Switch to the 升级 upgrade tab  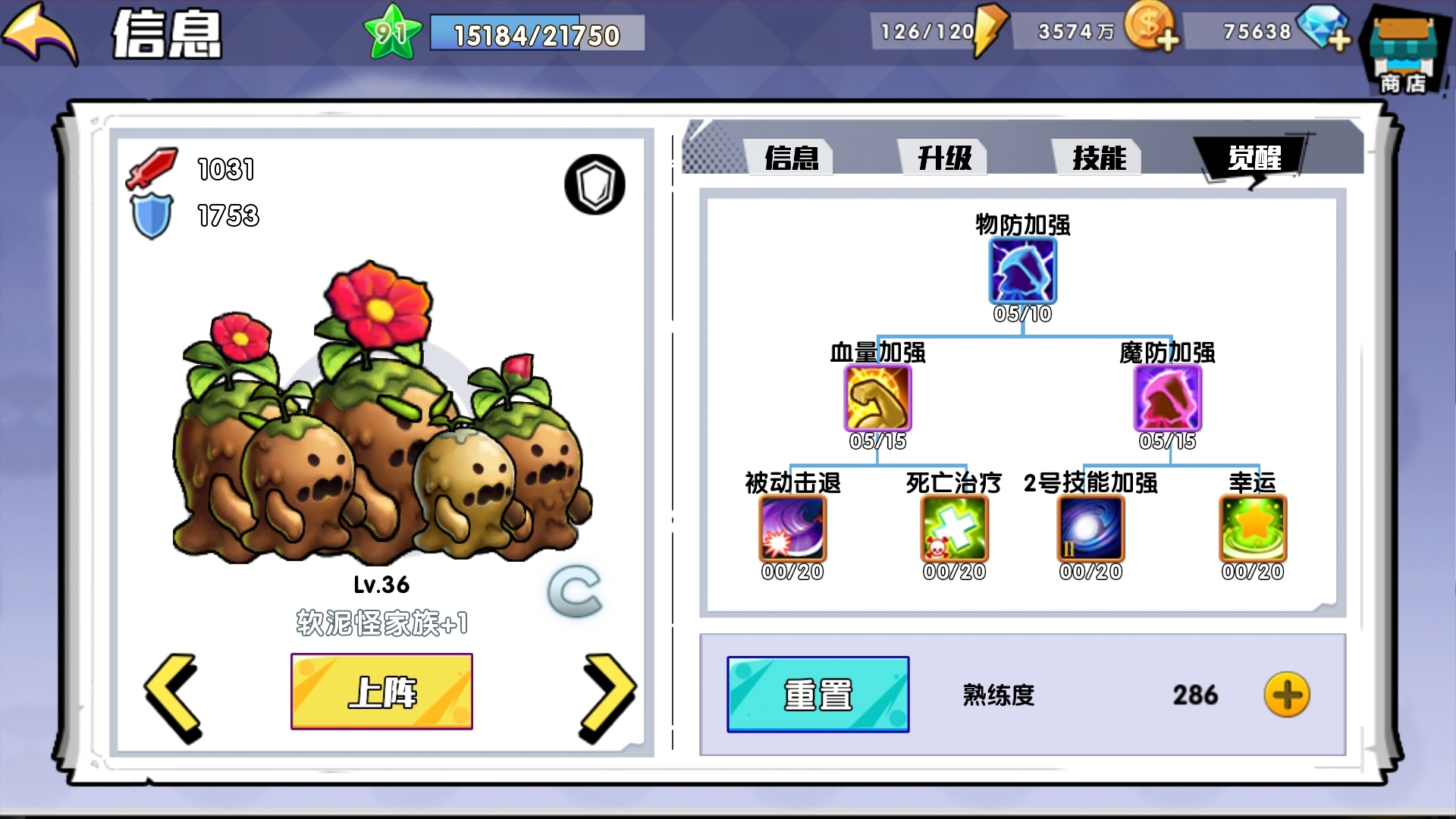(x=943, y=157)
